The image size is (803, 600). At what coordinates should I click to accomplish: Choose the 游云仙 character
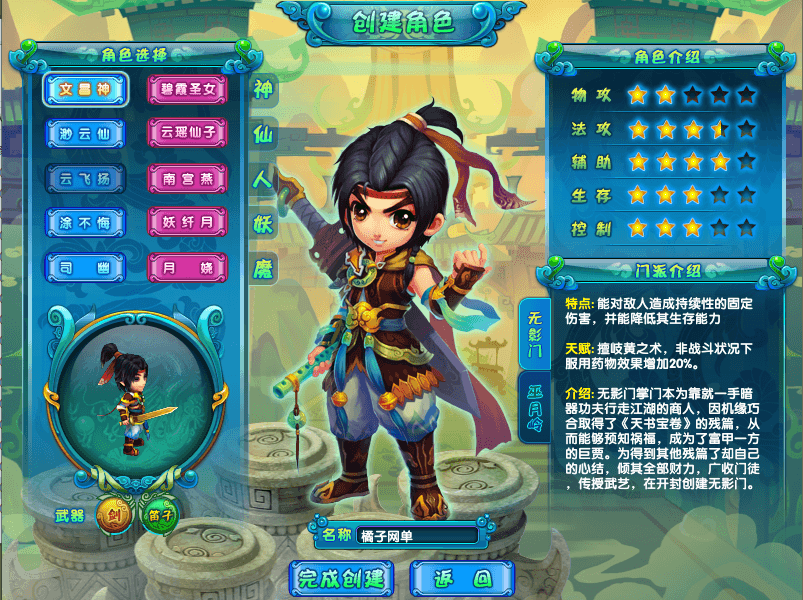coord(84,133)
